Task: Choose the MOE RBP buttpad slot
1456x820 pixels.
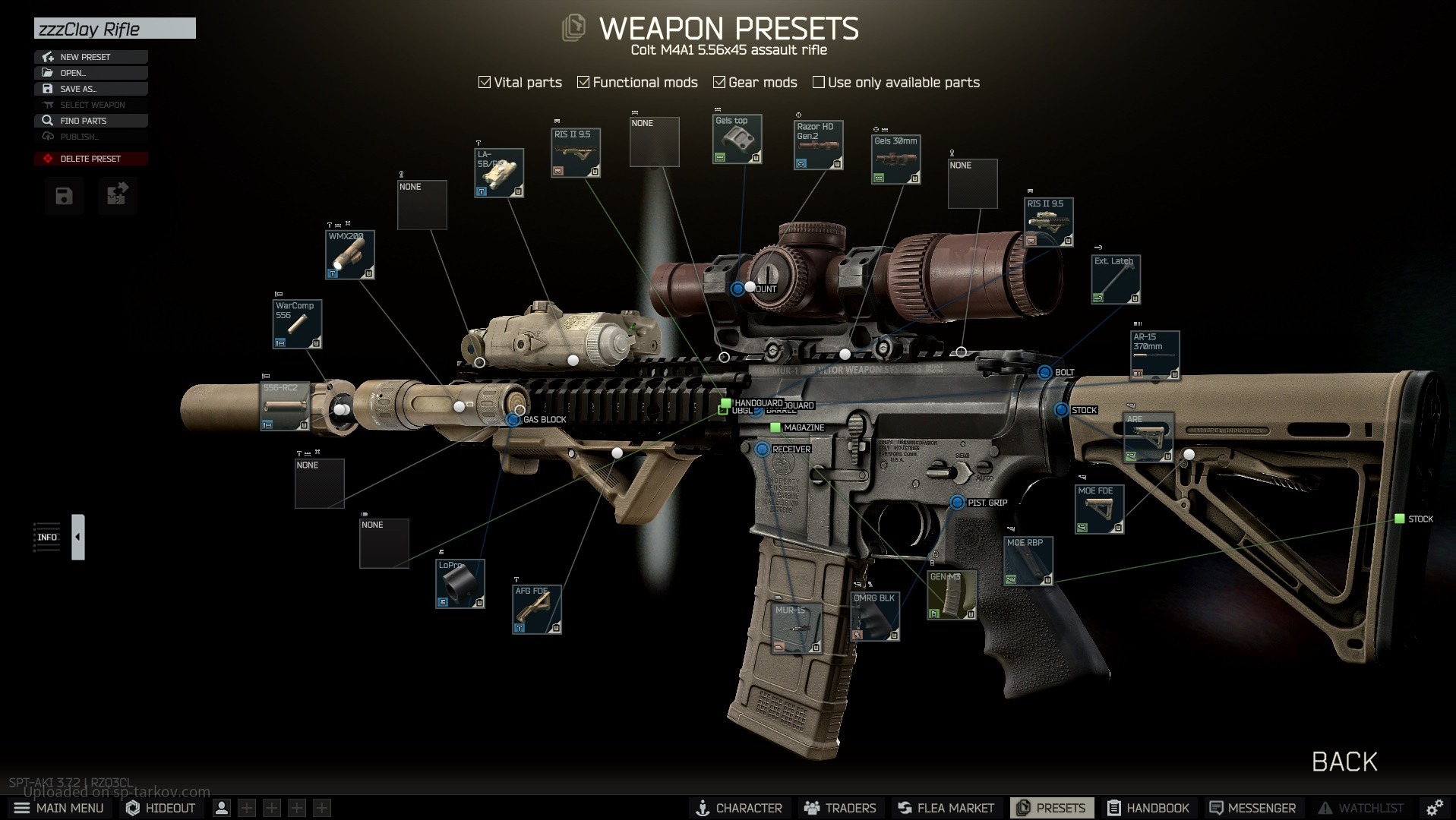Action: pos(1028,562)
